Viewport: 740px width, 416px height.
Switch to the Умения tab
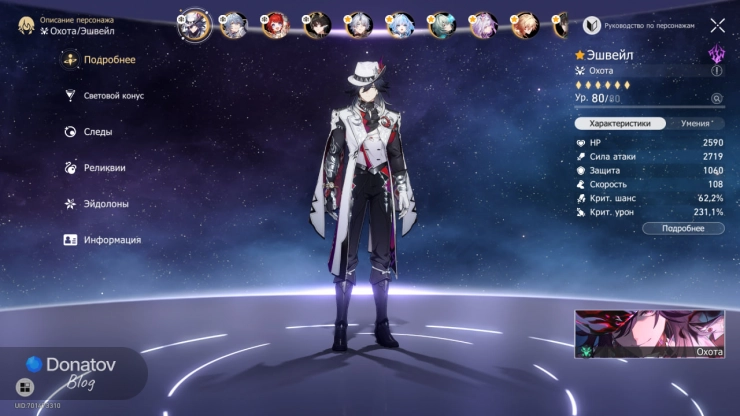pyautogui.click(x=695, y=124)
